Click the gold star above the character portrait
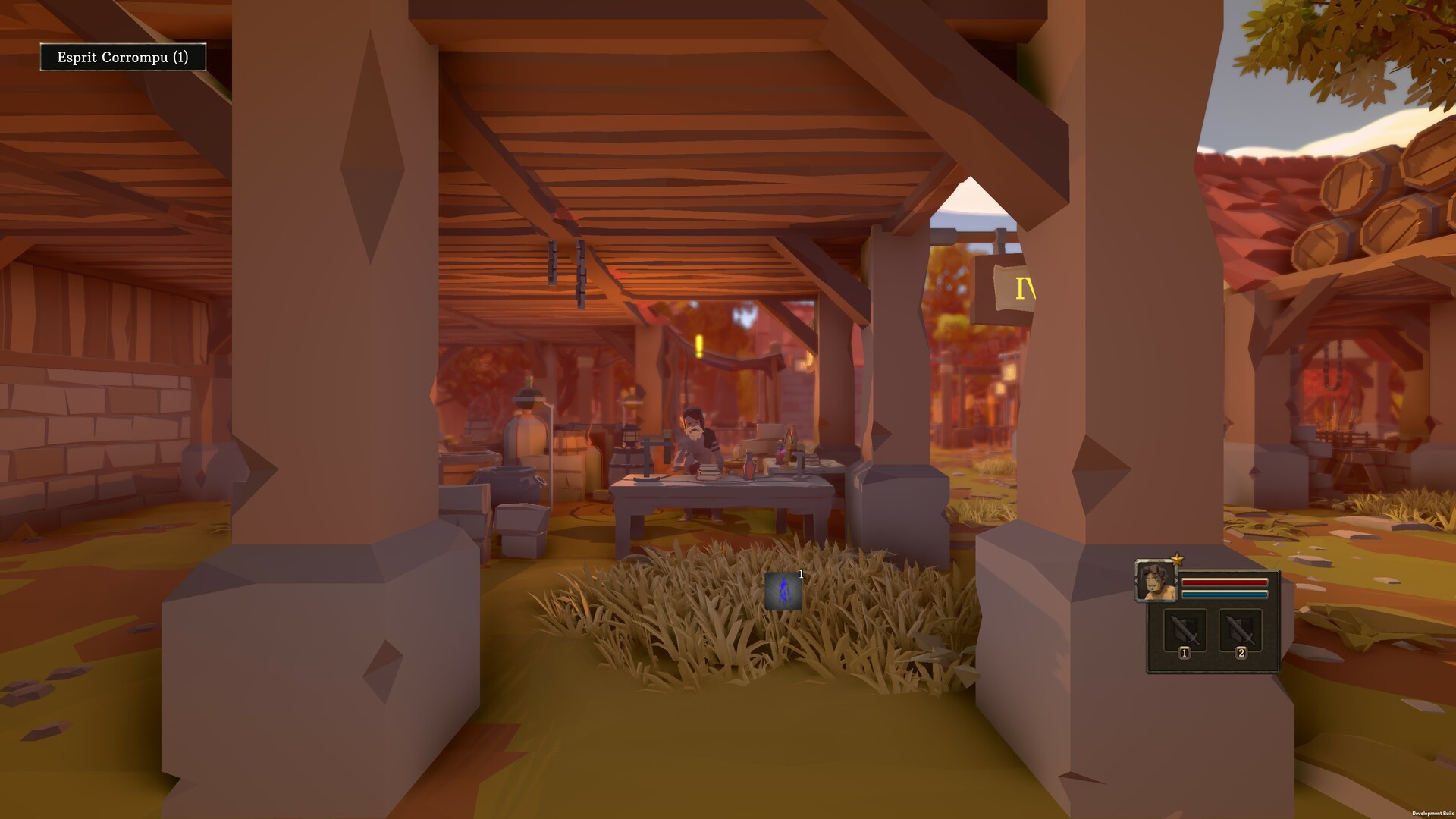Screen dimensions: 1456x819 [x=1178, y=559]
